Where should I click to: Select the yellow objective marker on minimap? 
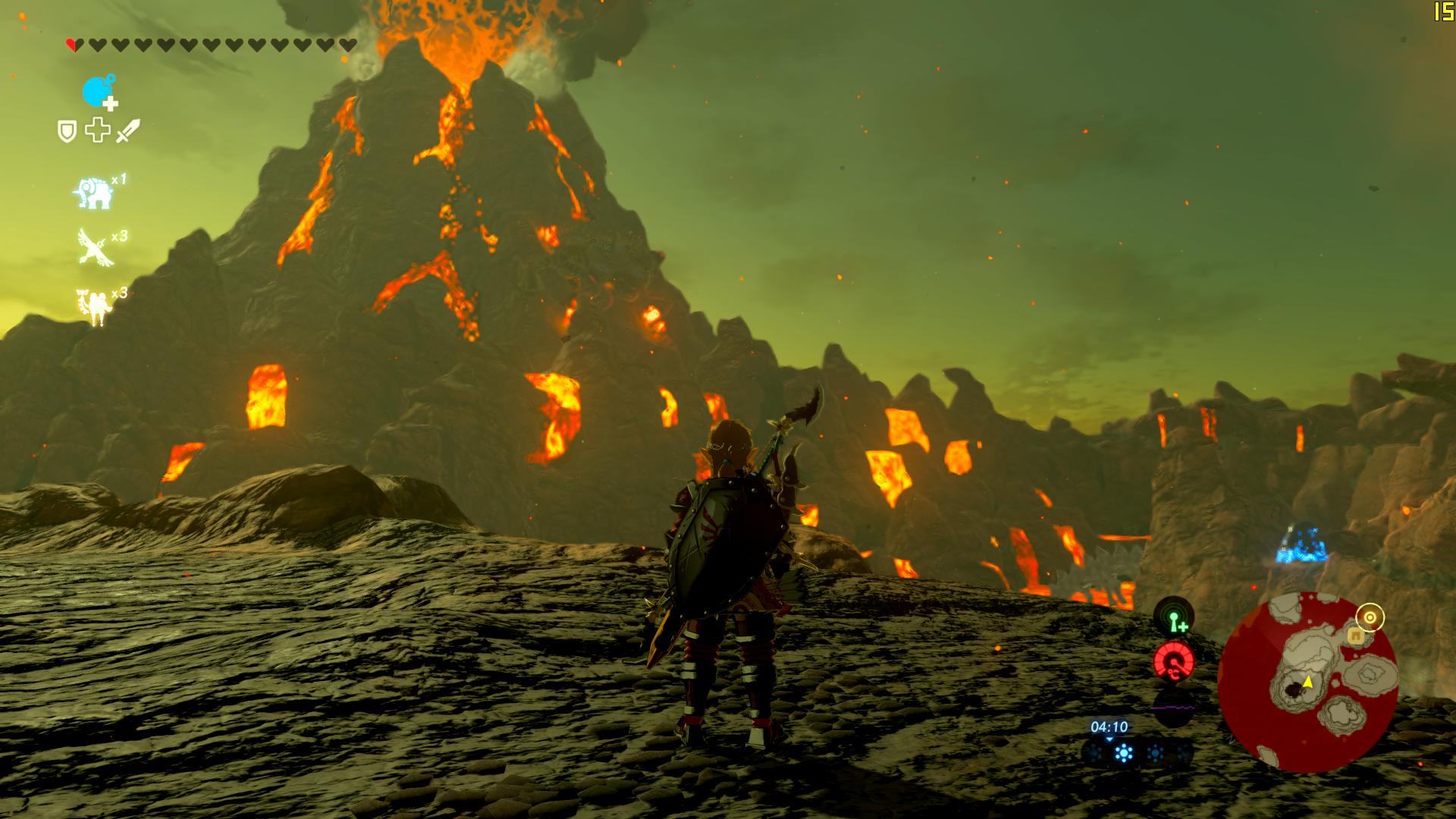1370,618
